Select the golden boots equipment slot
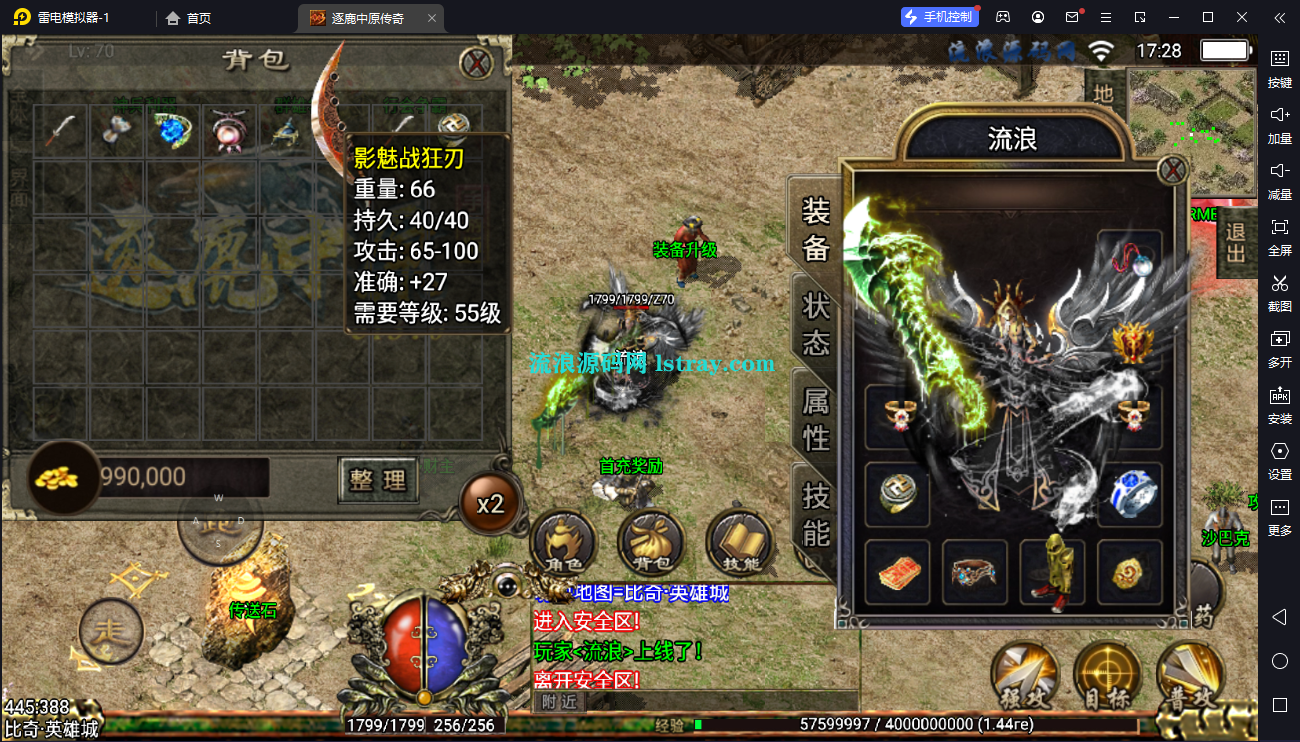Viewport: 1300px width, 742px height. [x=1053, y=572]
